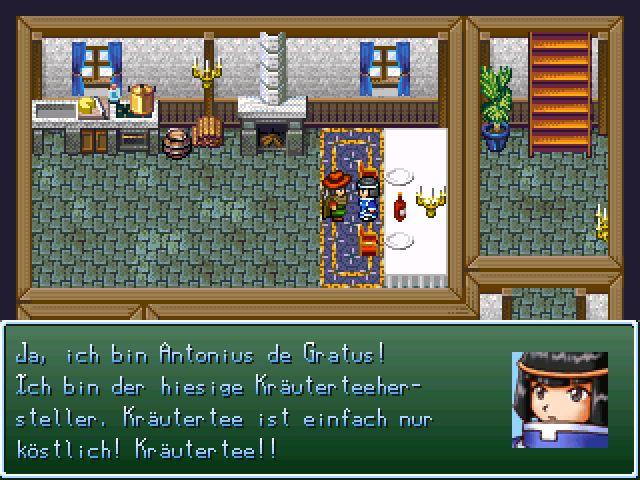This screenshot has height=480, width=640.
Task: Advance the Antonius de Gratus dialogue text
Action: [x=250, y=400]
